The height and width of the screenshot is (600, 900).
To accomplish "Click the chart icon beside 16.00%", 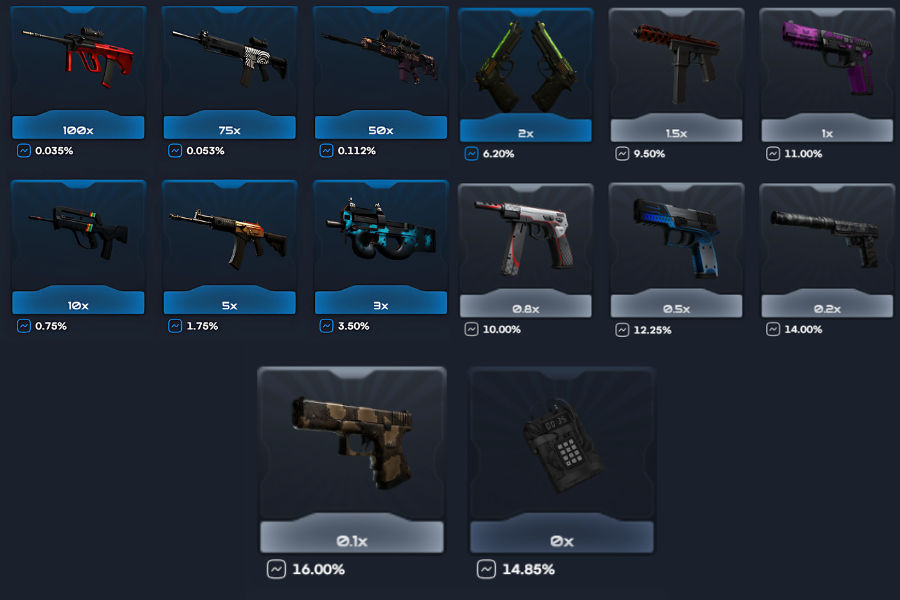I will point(275,569).
